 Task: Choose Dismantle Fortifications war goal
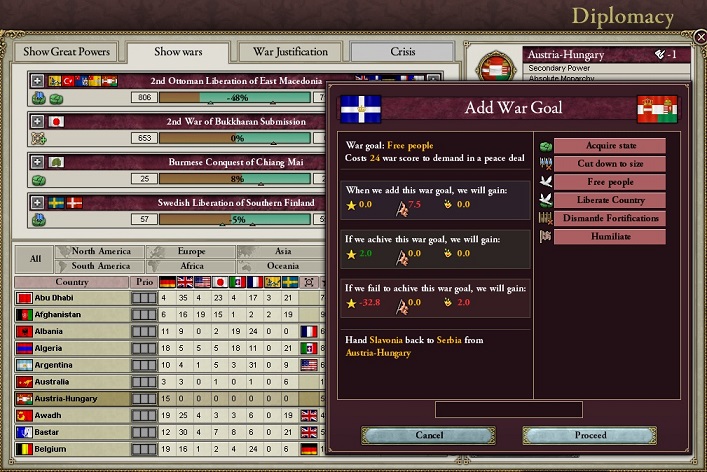pyautogui.click(x=609, y=218)
